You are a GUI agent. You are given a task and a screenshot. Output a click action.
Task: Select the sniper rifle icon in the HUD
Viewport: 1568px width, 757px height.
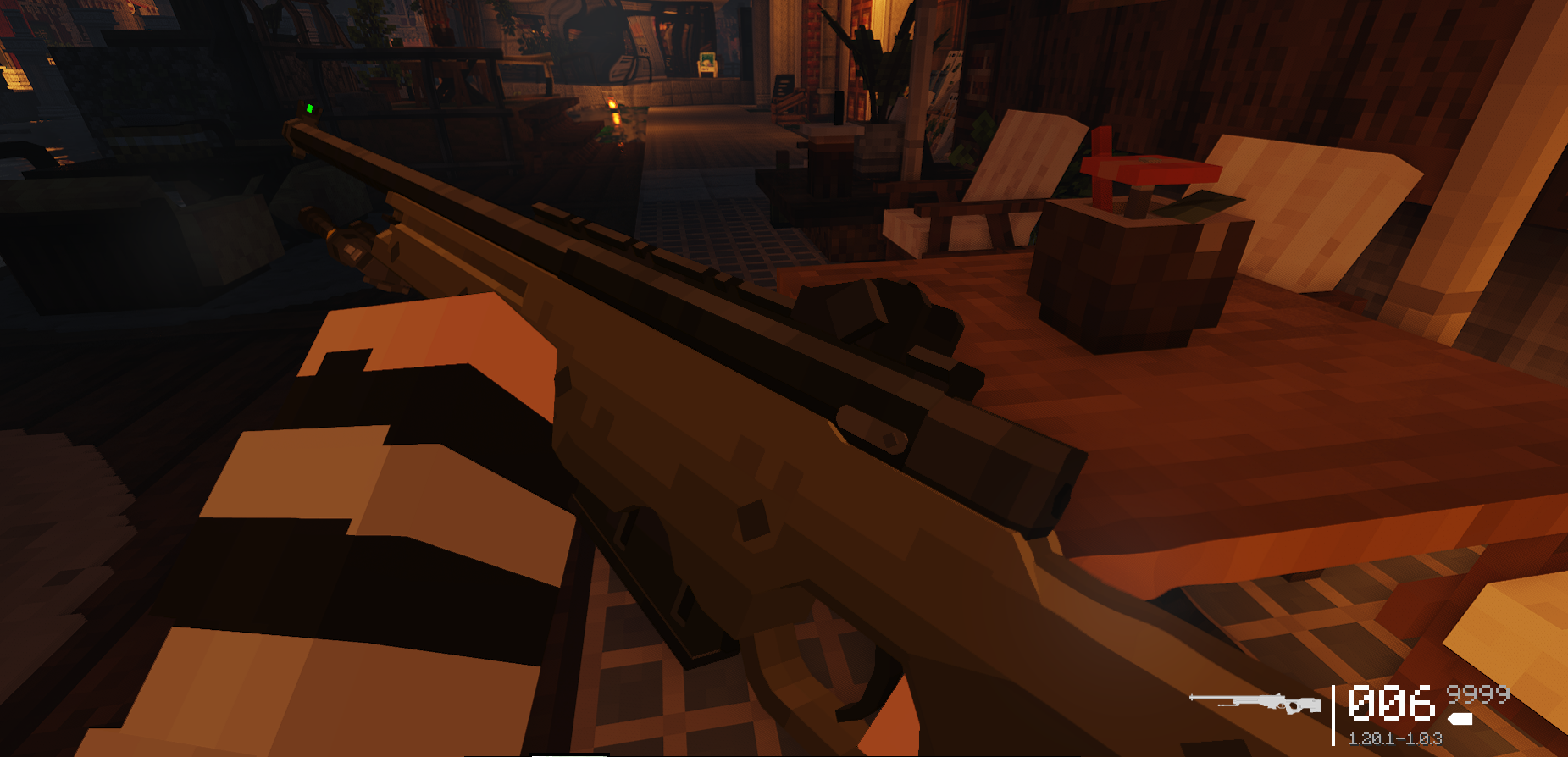pyautogui.click(x=1254, y=703)
